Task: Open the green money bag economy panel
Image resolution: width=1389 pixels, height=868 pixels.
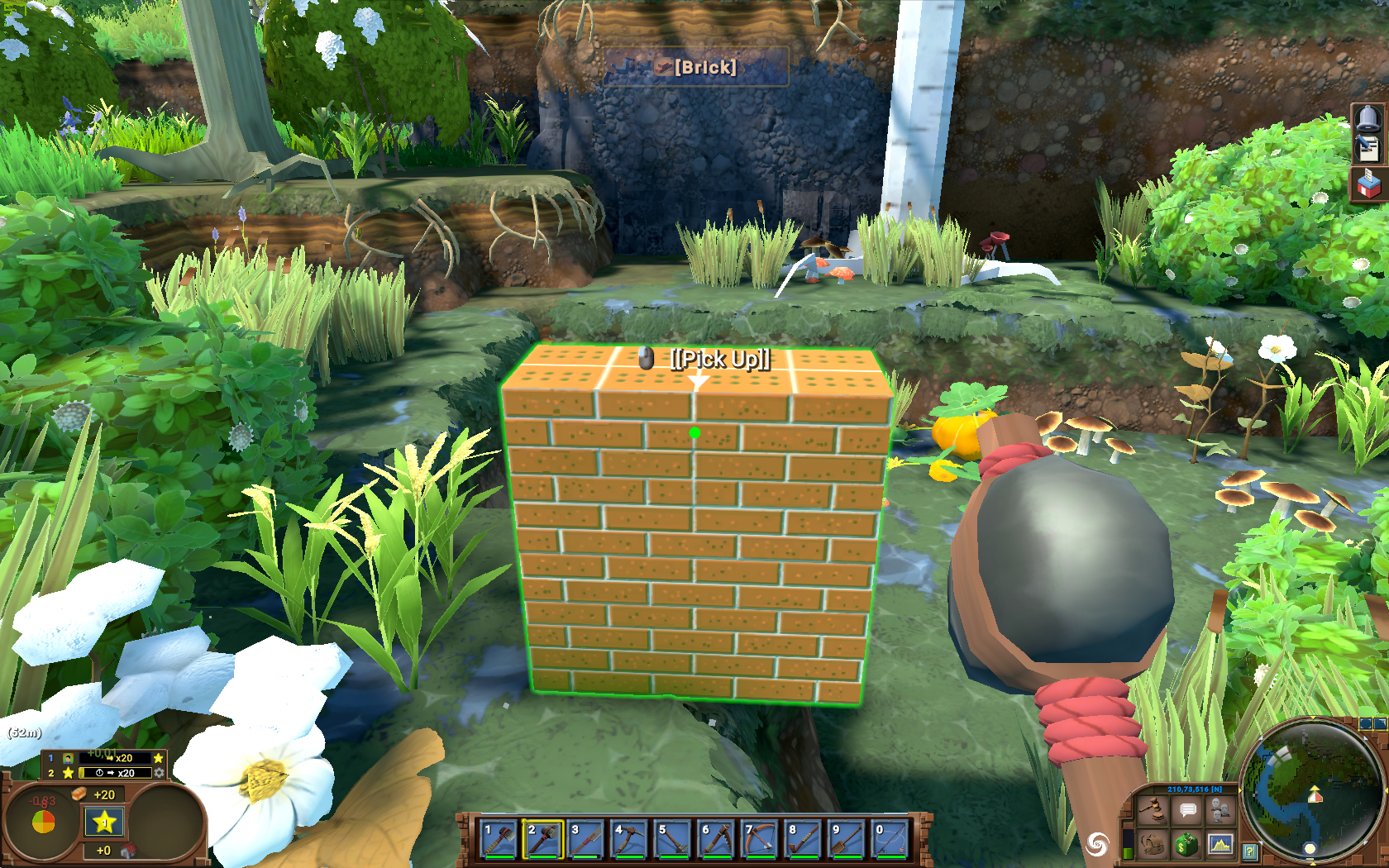Action: (1187, 844)
